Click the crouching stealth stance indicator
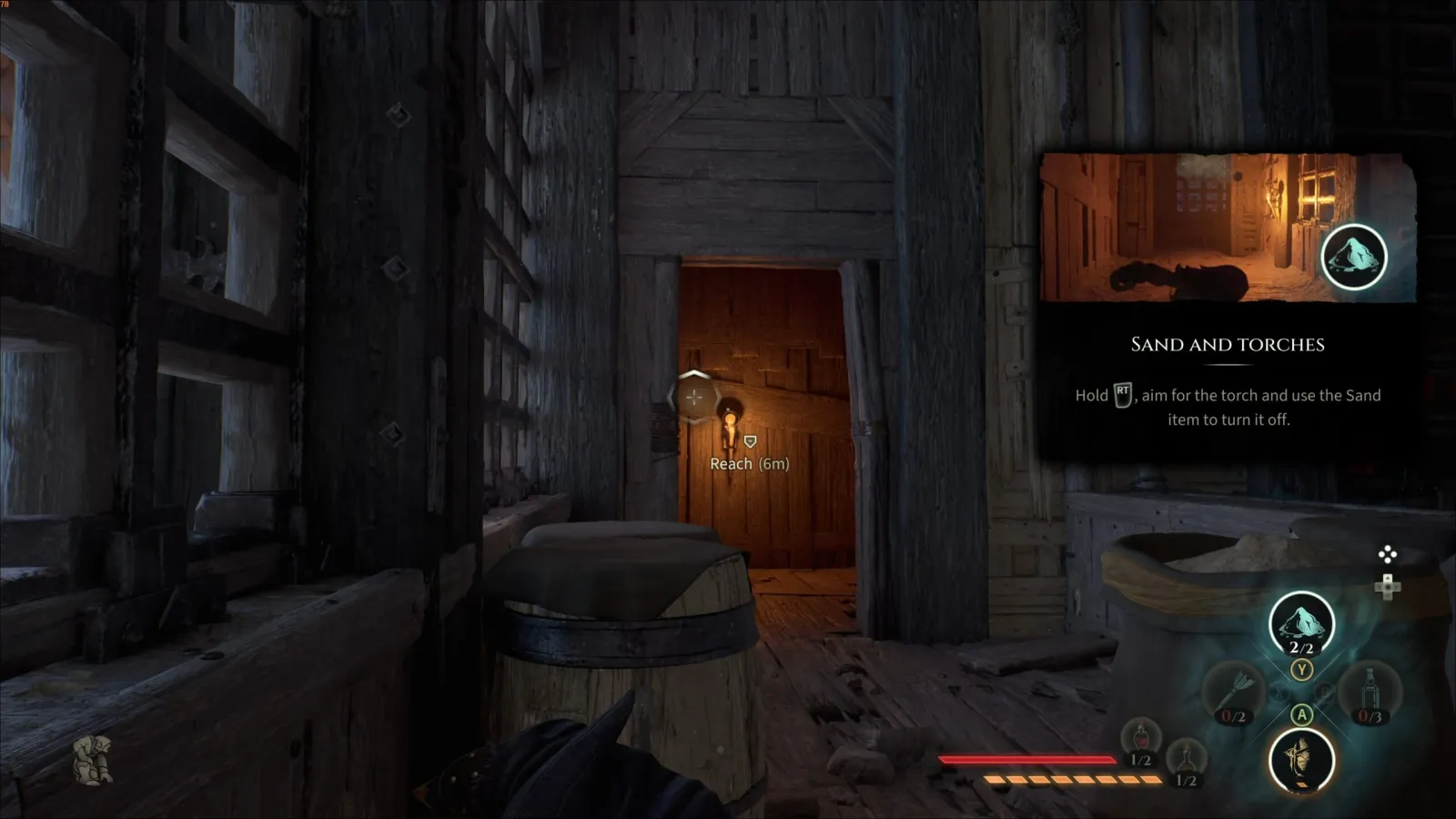The image size is (1456, 819). point(93,760)
